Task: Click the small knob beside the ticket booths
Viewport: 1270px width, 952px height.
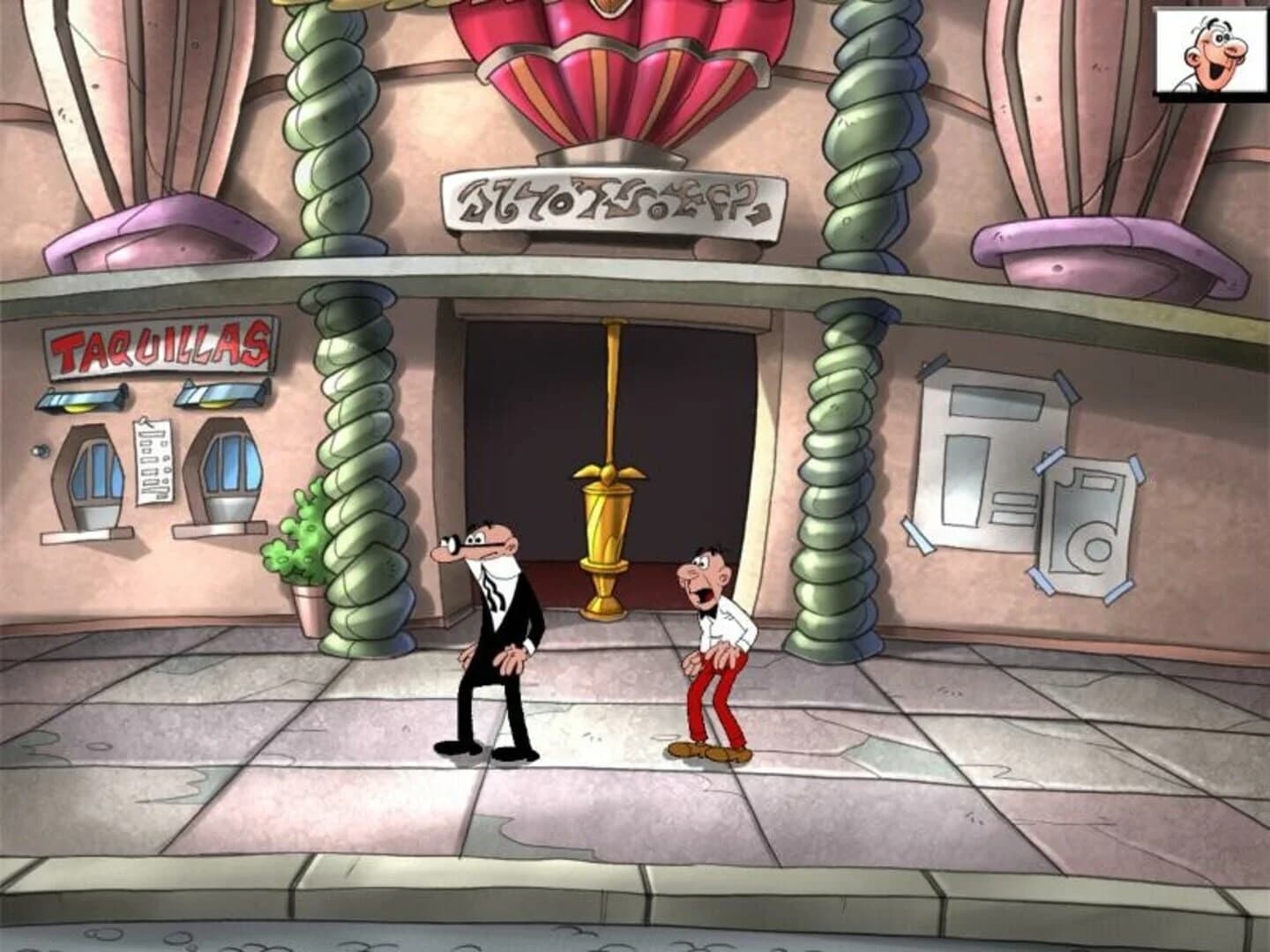Action: [x=38, y=451]
